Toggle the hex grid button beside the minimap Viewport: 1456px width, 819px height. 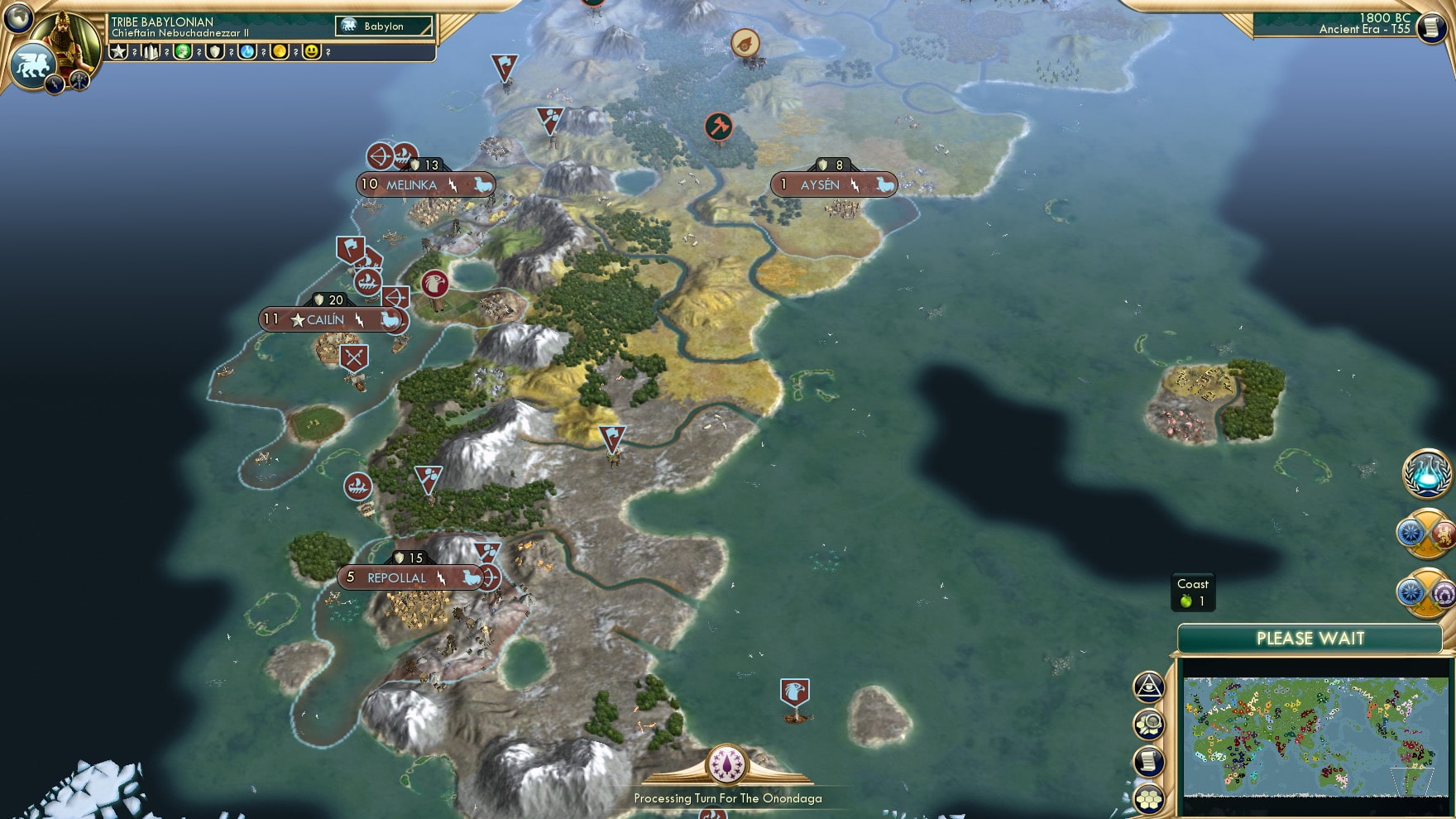pos(1149,798)
